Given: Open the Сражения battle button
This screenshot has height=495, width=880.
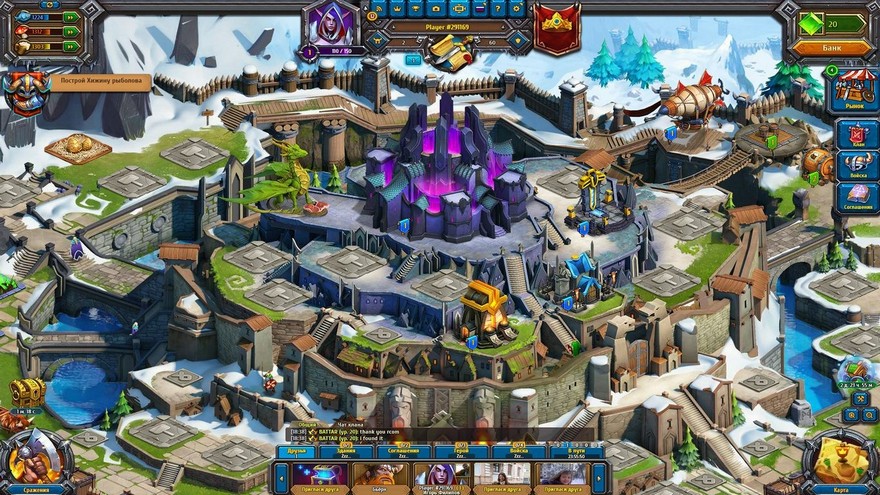Looking at the screenshot, I should coord(37,463).
